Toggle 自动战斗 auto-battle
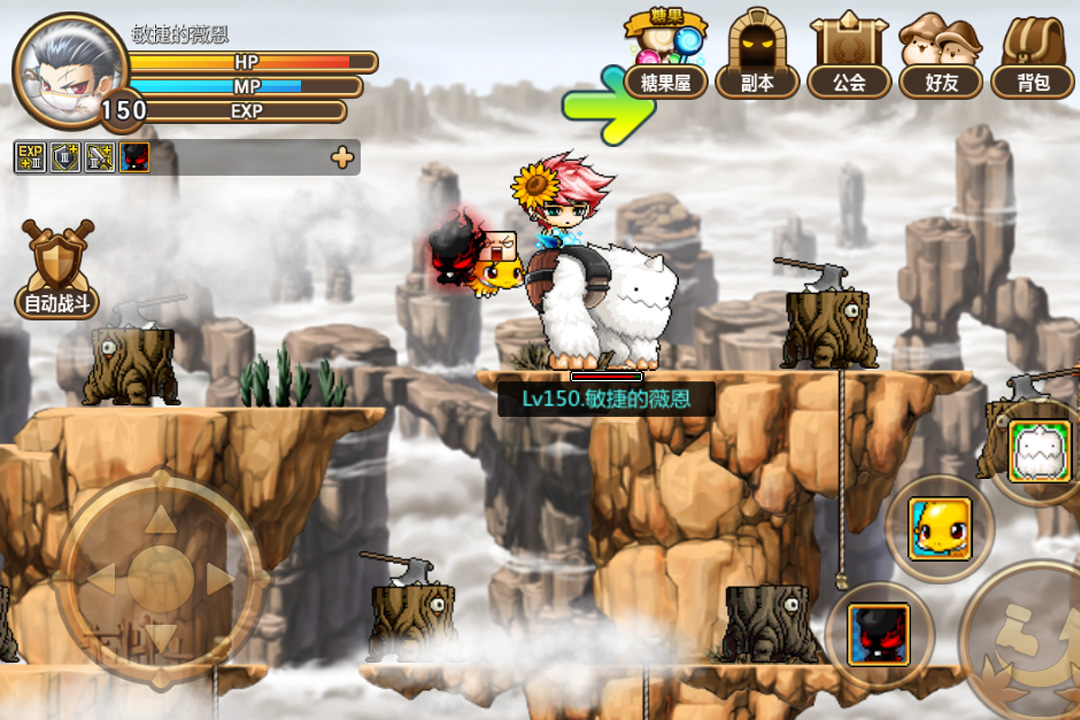This screenshot has width=1080, height=720. click(x=57, y=270)
